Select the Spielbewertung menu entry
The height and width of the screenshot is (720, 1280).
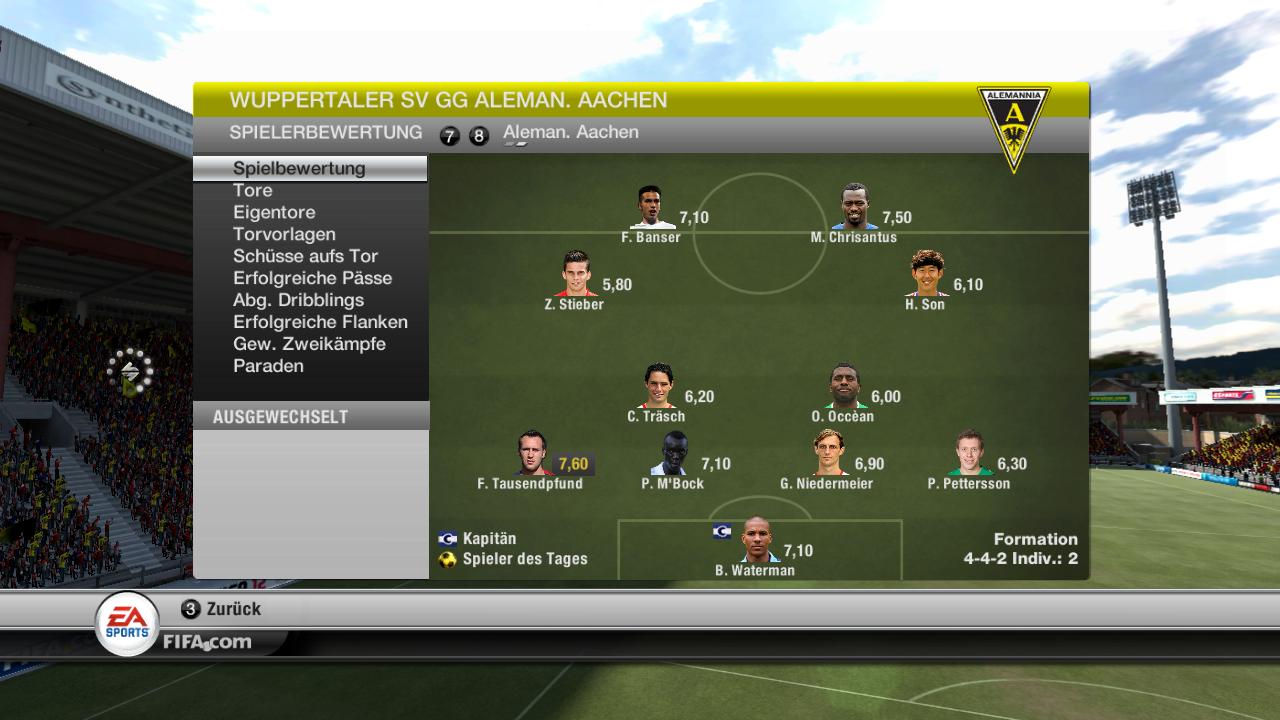[x=299, y=168]
